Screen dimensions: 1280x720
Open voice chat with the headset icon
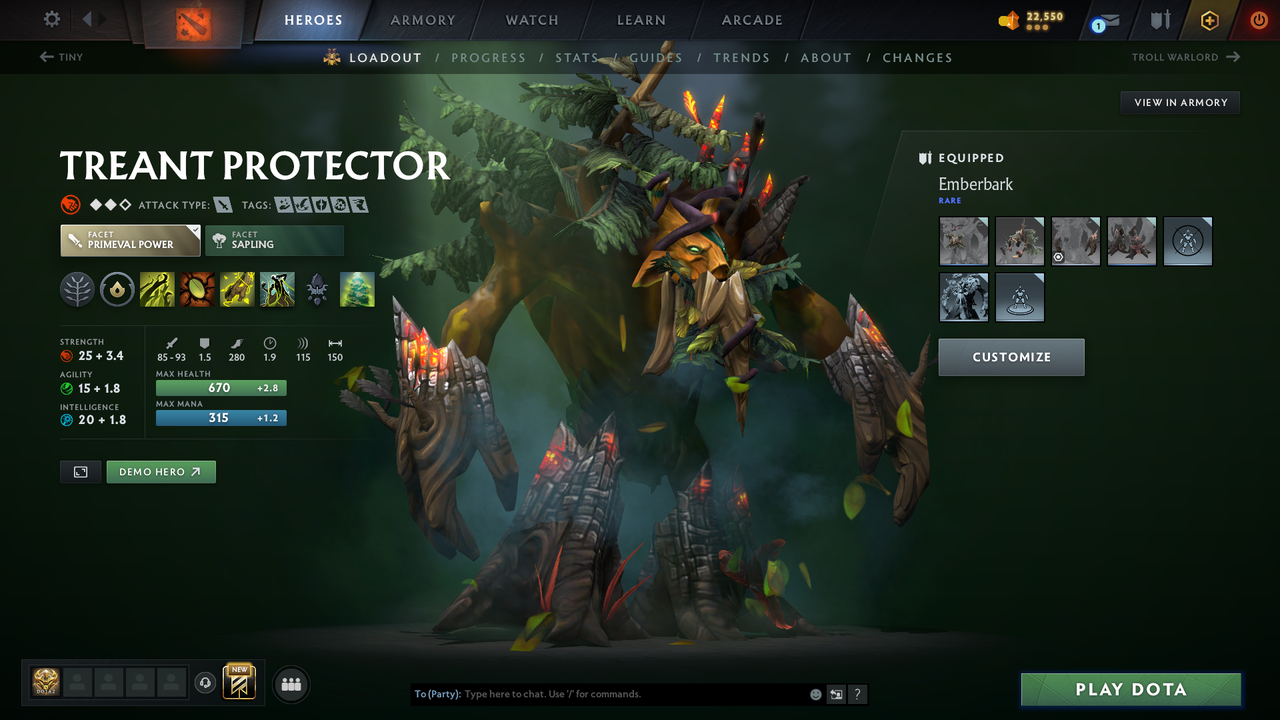point(206,684)
